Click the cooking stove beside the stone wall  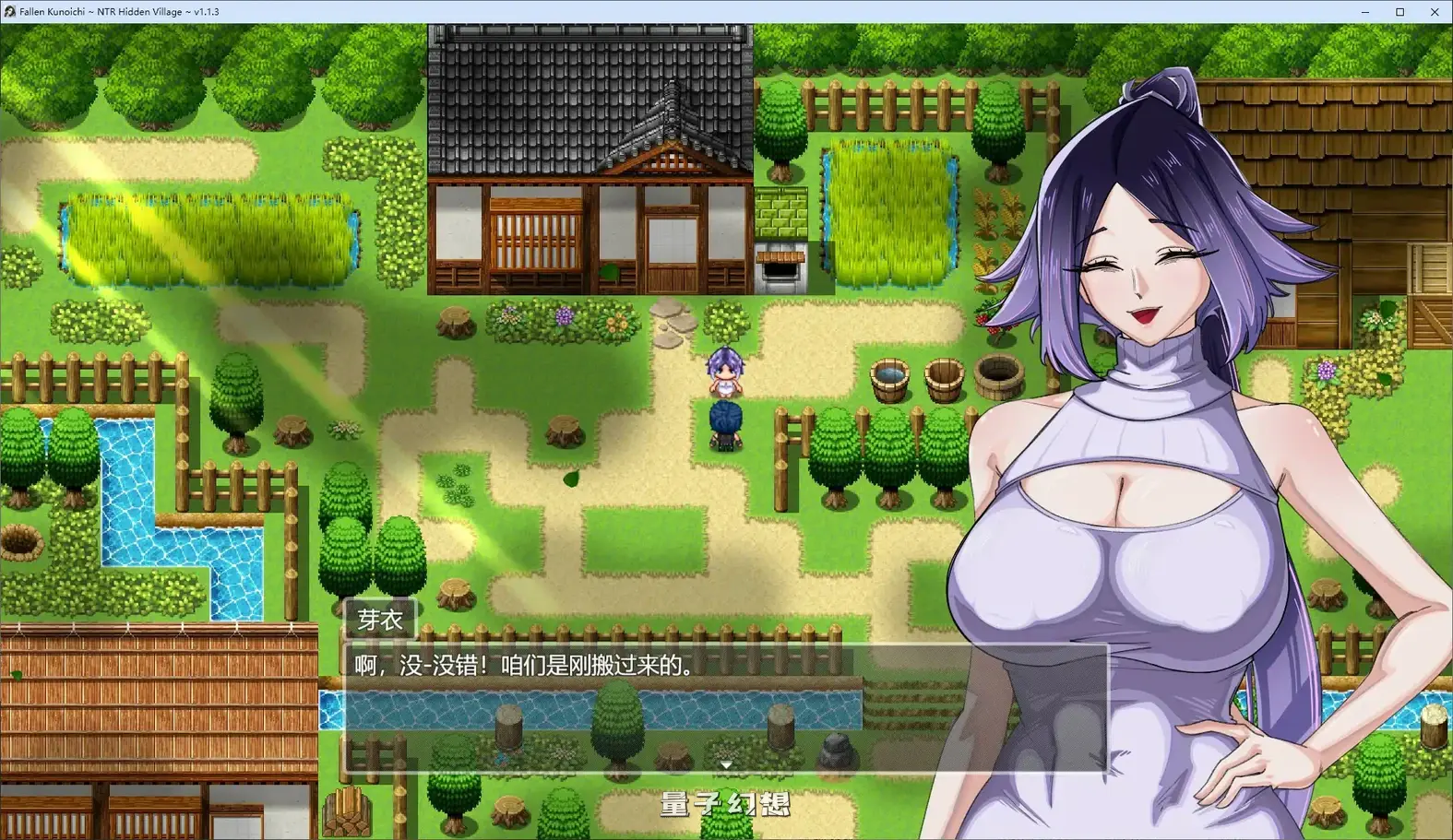pos(780,269)
